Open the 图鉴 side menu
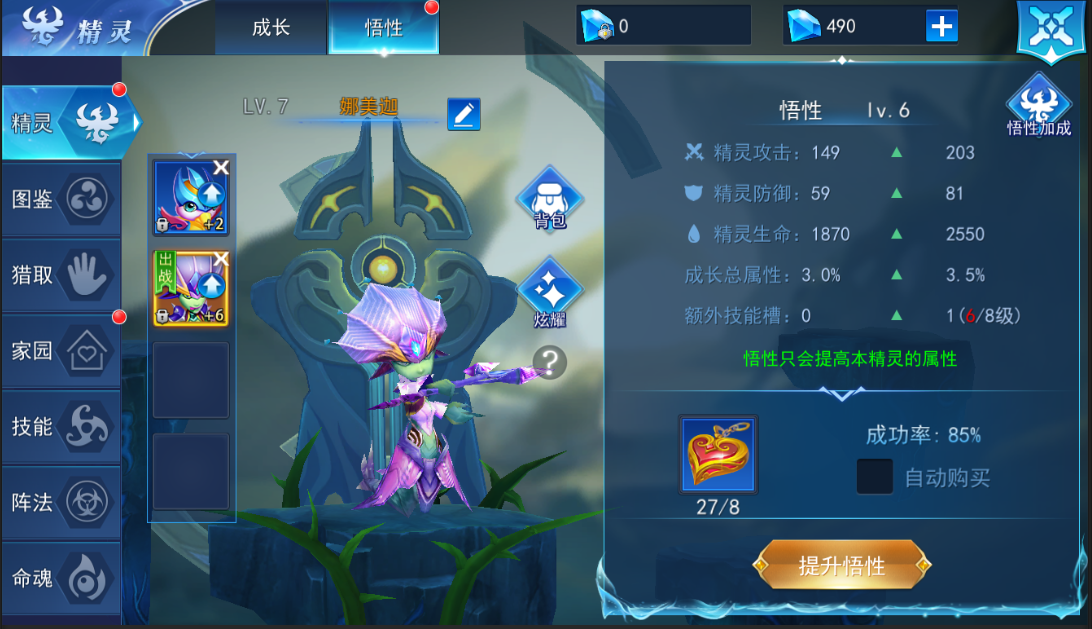 62,199
